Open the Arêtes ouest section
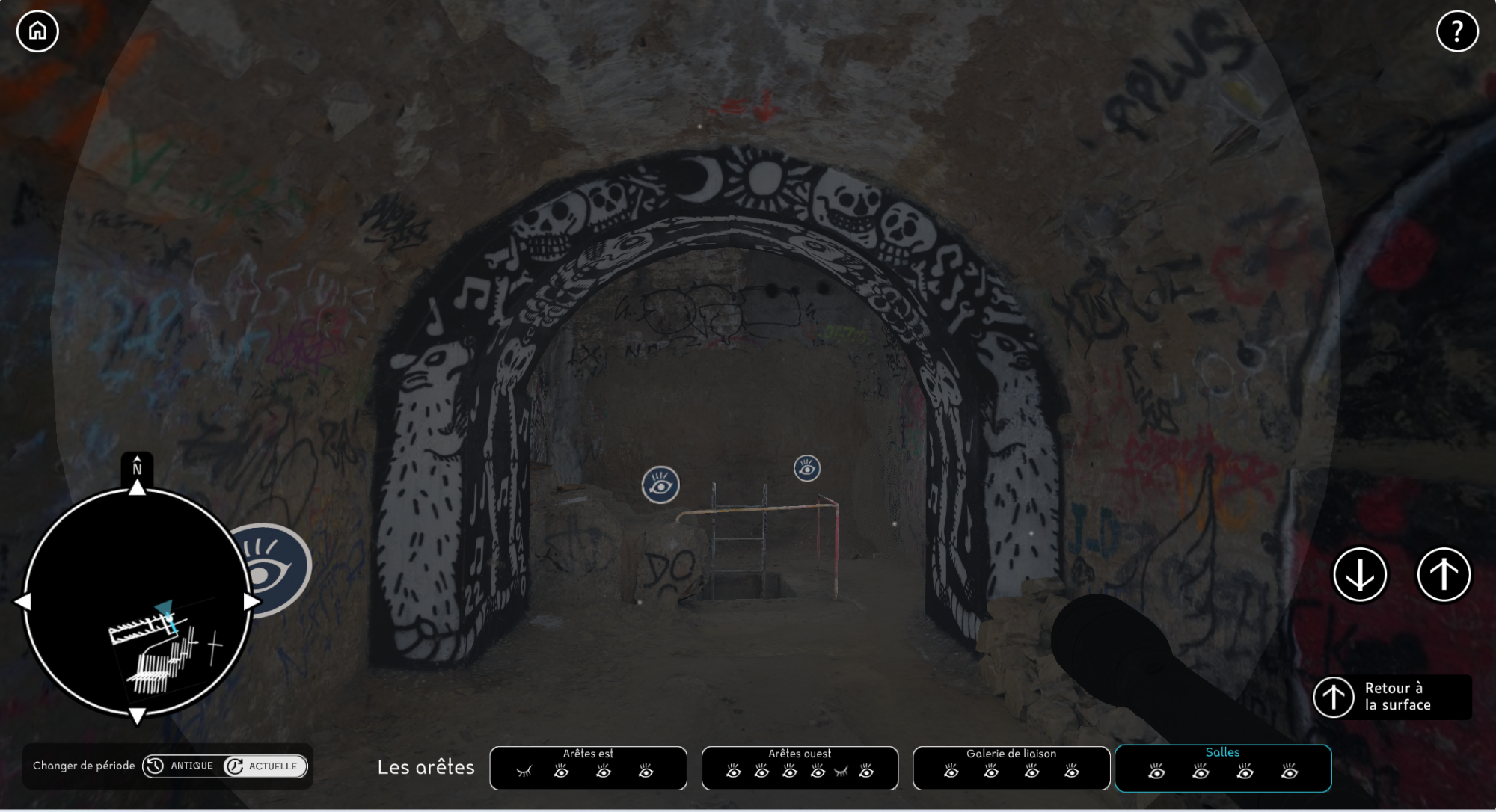This screenshot has width=1496, height=812. (800, 754)
